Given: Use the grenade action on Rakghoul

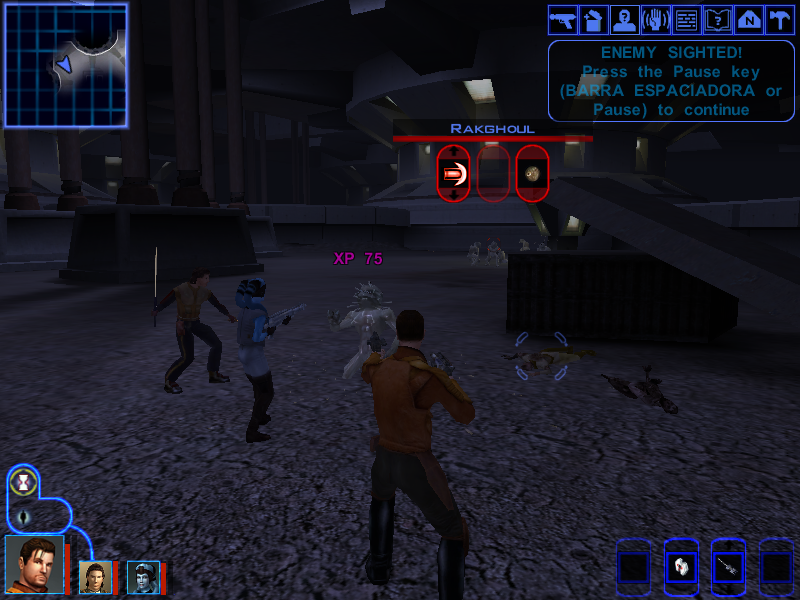Looking at the screenshot, I should pyautogui.click(x=533, y=174).
